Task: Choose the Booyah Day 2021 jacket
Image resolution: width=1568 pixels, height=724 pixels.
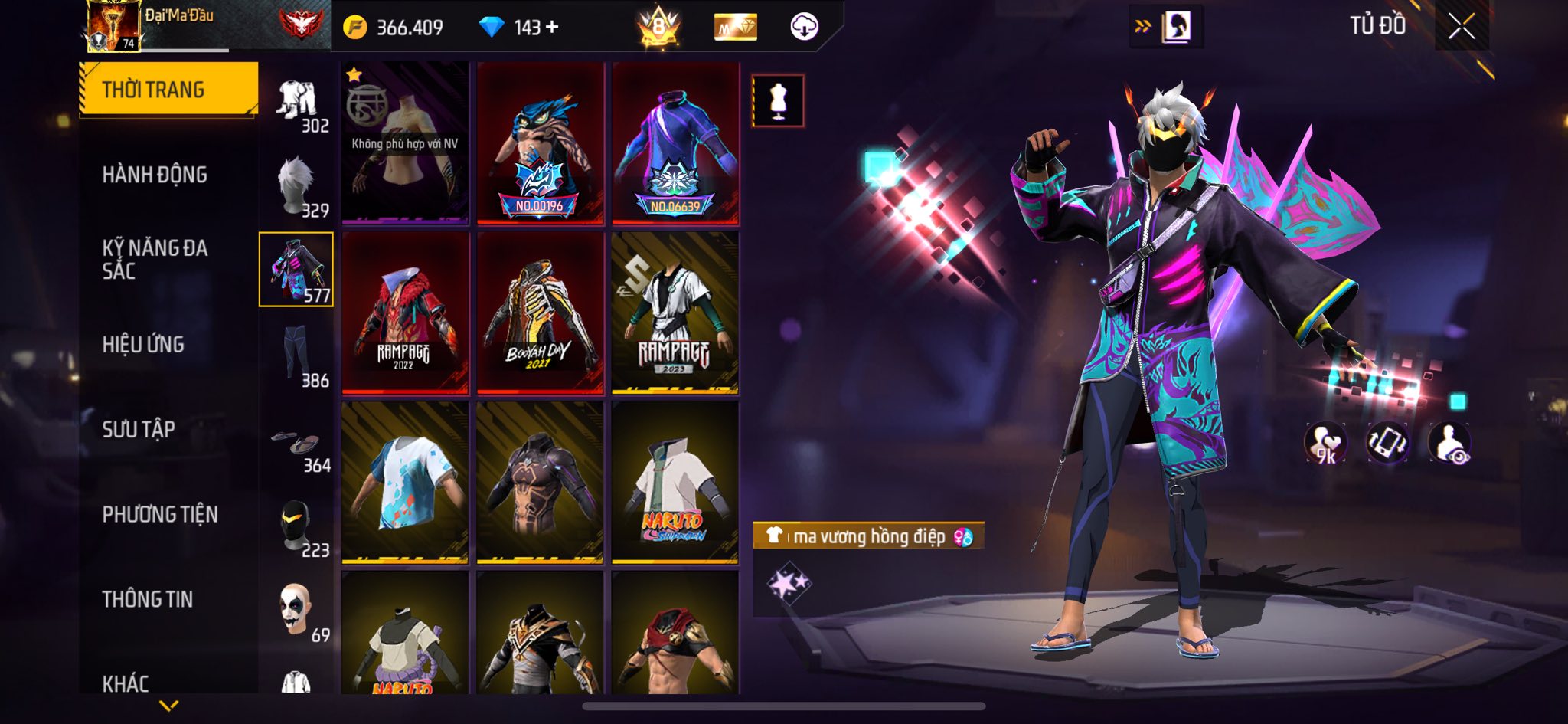Action: pos(540,313)
